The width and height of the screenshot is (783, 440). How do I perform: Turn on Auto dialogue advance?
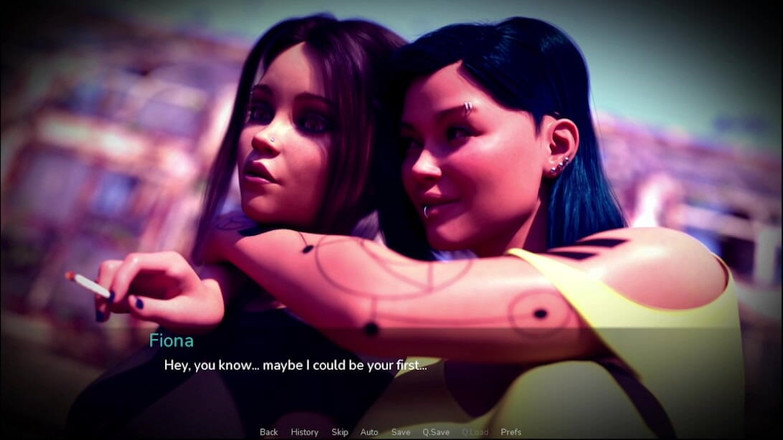(369, 432)
